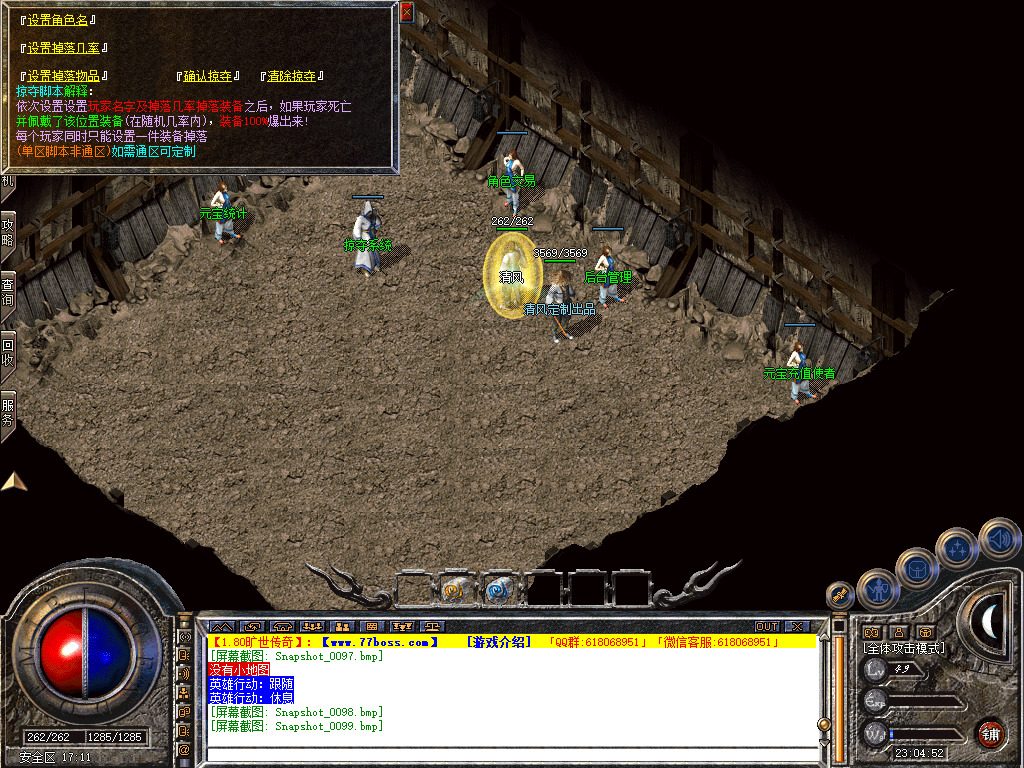Open the character status round button
This screenshot has width=1024, height=768.
pyautogui.click(x=877, y=589)
